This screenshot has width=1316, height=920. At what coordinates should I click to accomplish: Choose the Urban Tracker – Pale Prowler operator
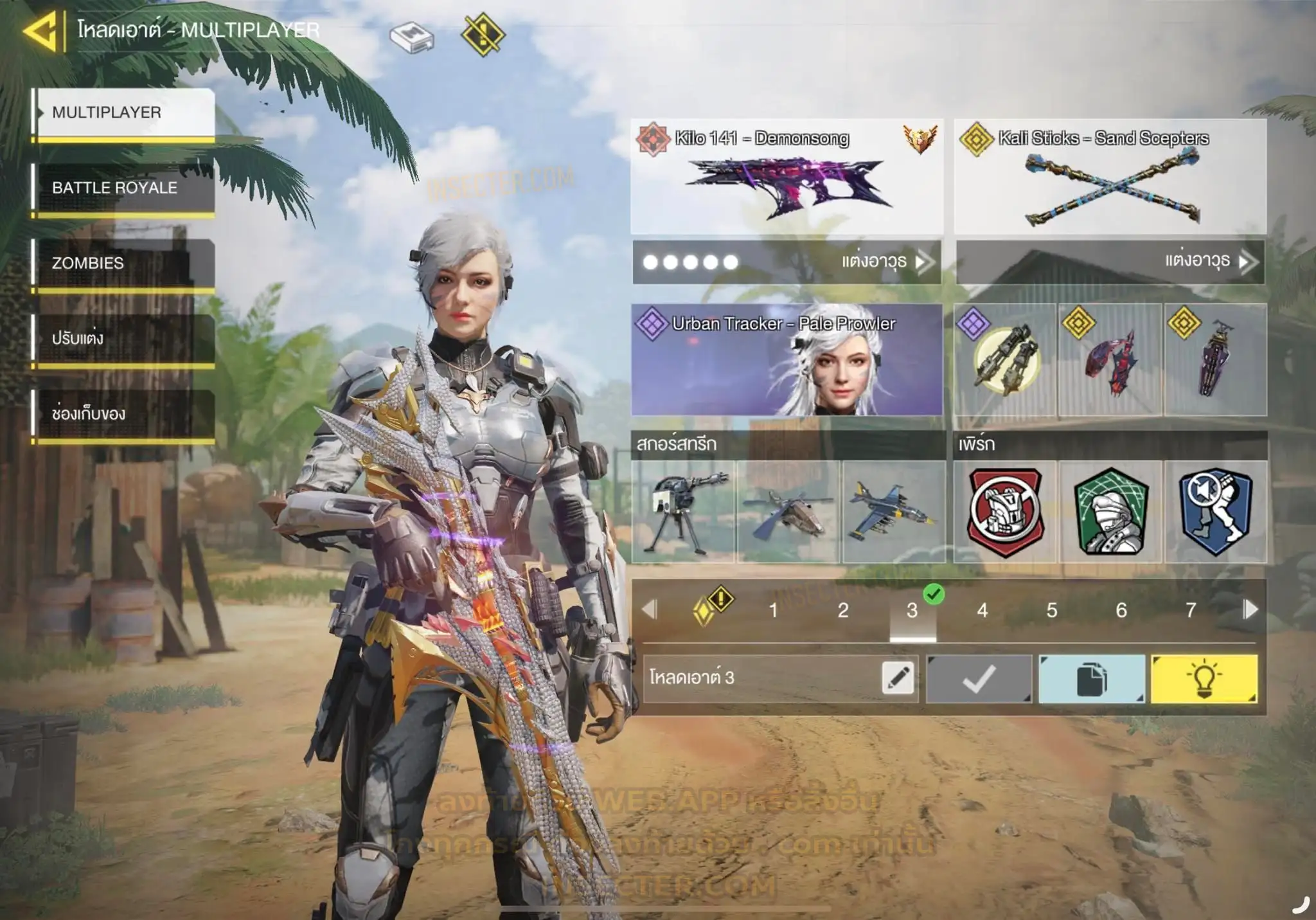[787, 360]
